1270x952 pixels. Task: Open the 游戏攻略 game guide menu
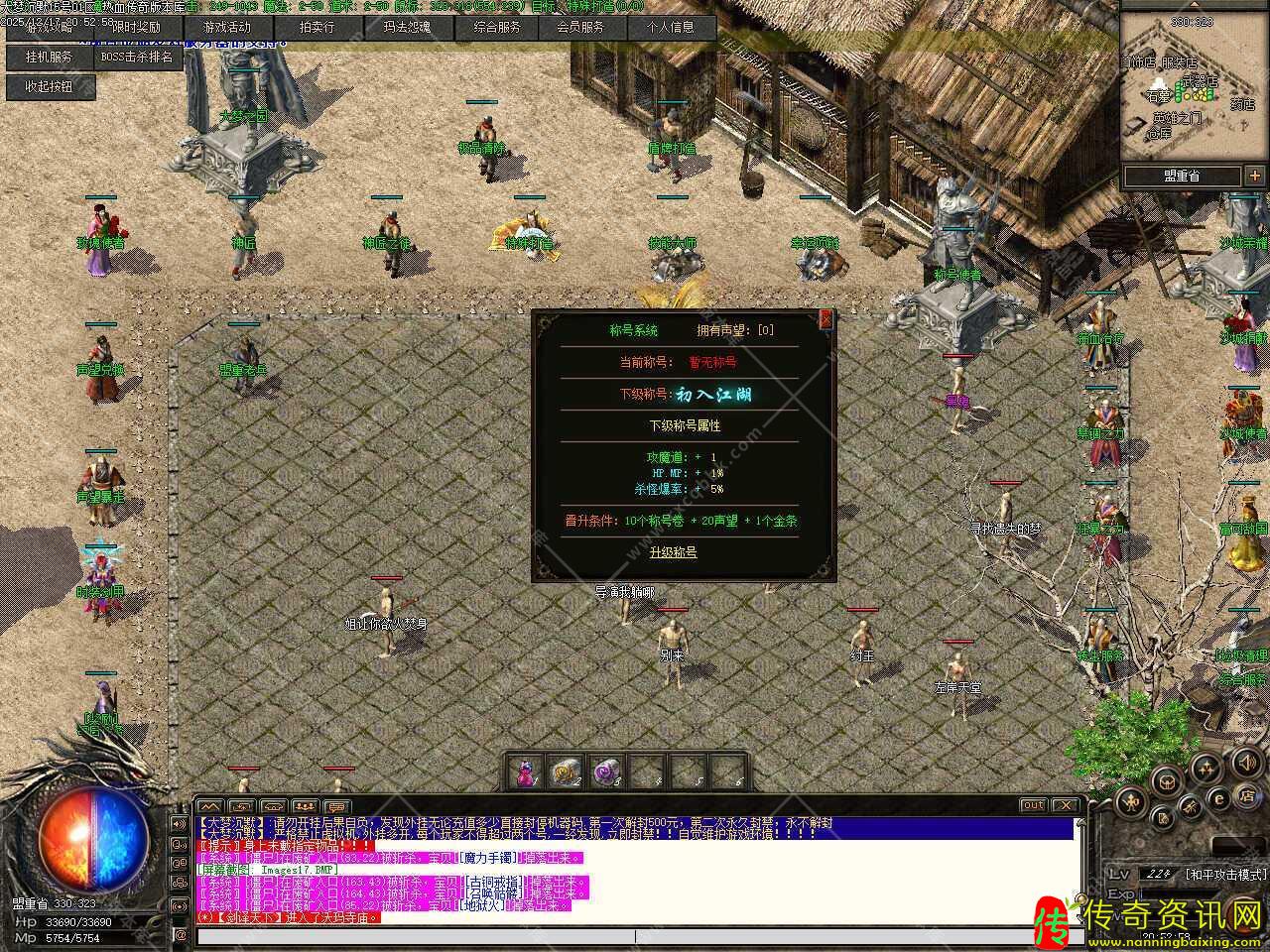(48, 28)
